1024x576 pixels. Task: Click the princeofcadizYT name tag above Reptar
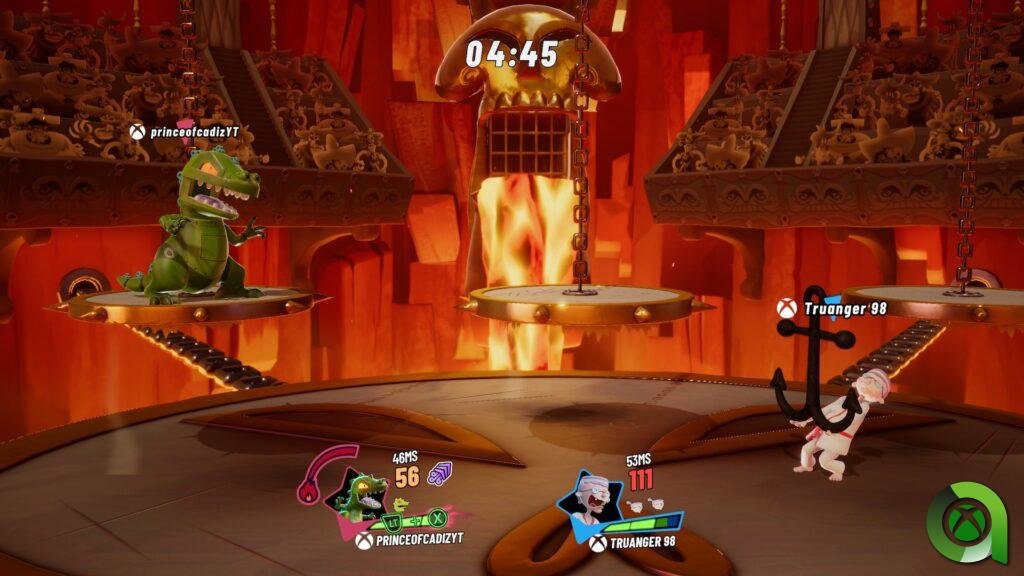(x=185, y=131)
